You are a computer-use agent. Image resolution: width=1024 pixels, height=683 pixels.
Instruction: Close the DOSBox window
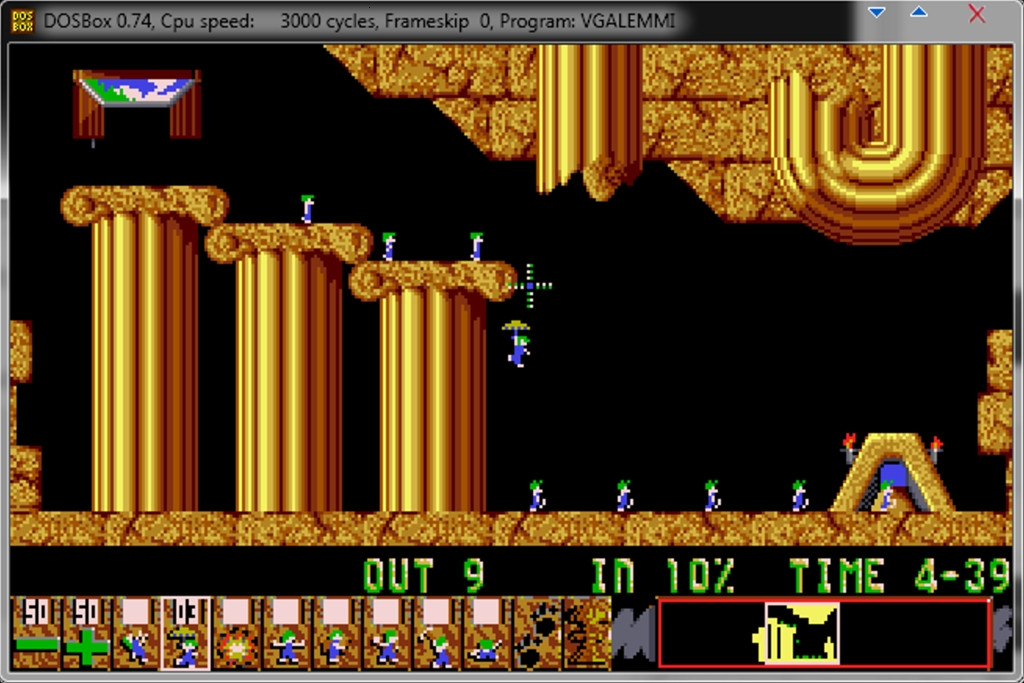tap(977, 14)
